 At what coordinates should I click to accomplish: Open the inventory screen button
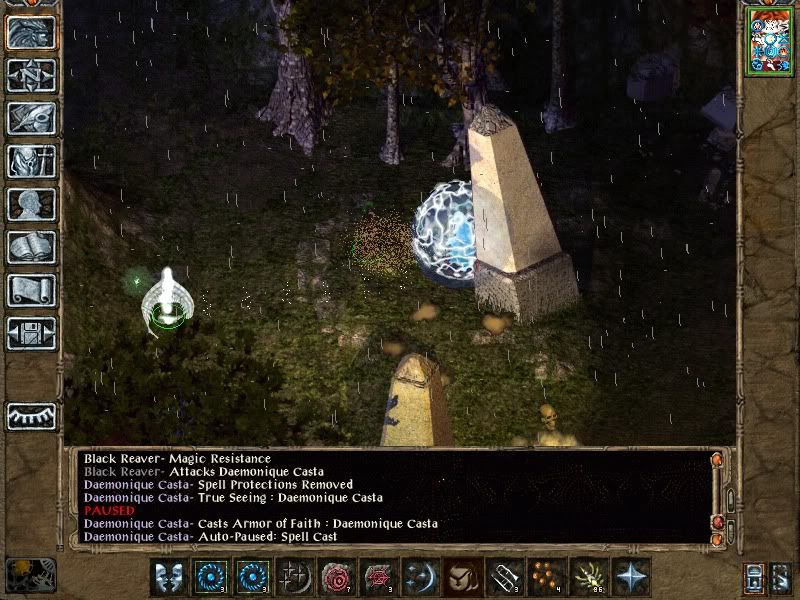click(x=31, y=161)
